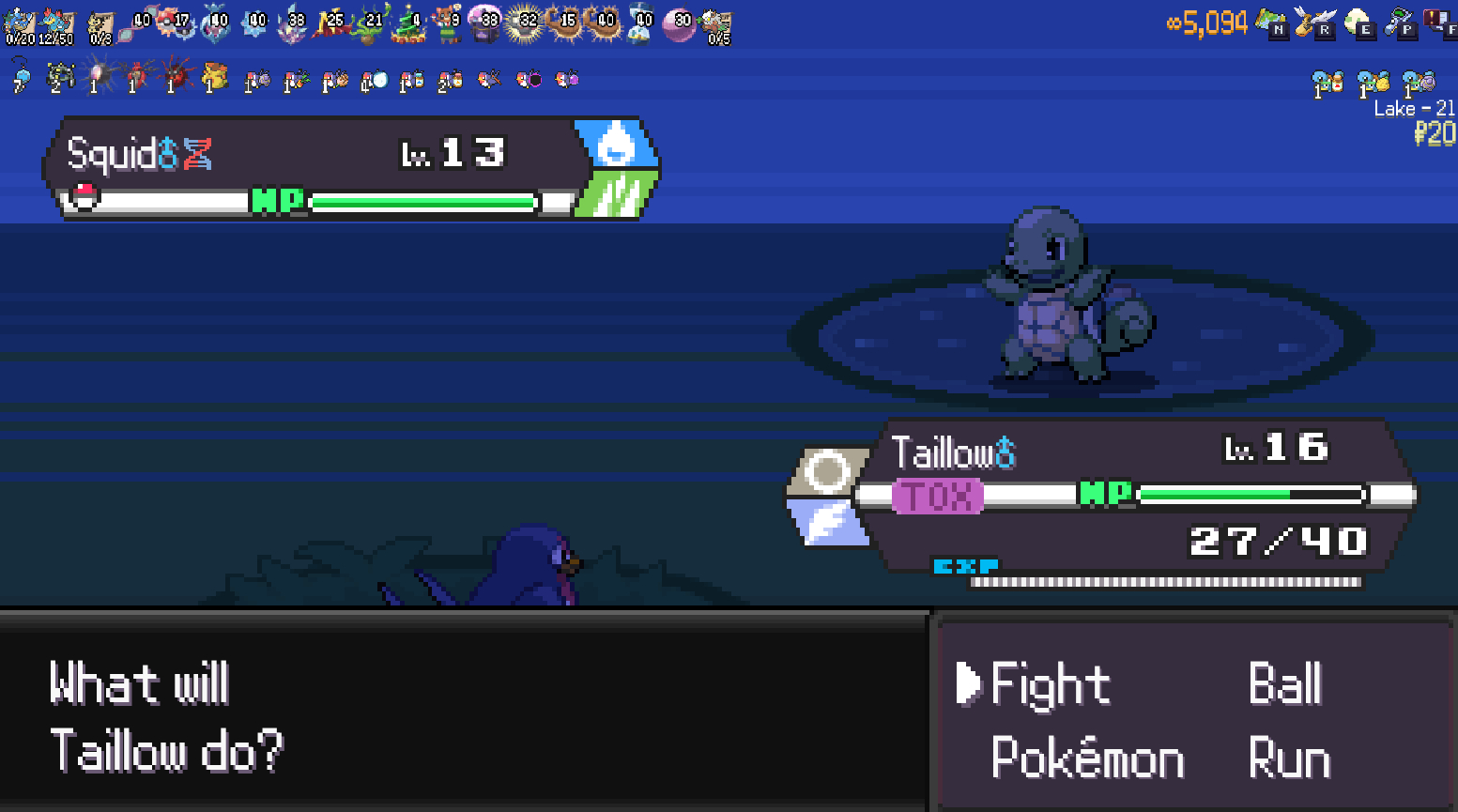Image resolution: width=1458 pixels, height=812 pixels.
Task: Open the egg shortcut icon
Action: (x=1358, y=23)
